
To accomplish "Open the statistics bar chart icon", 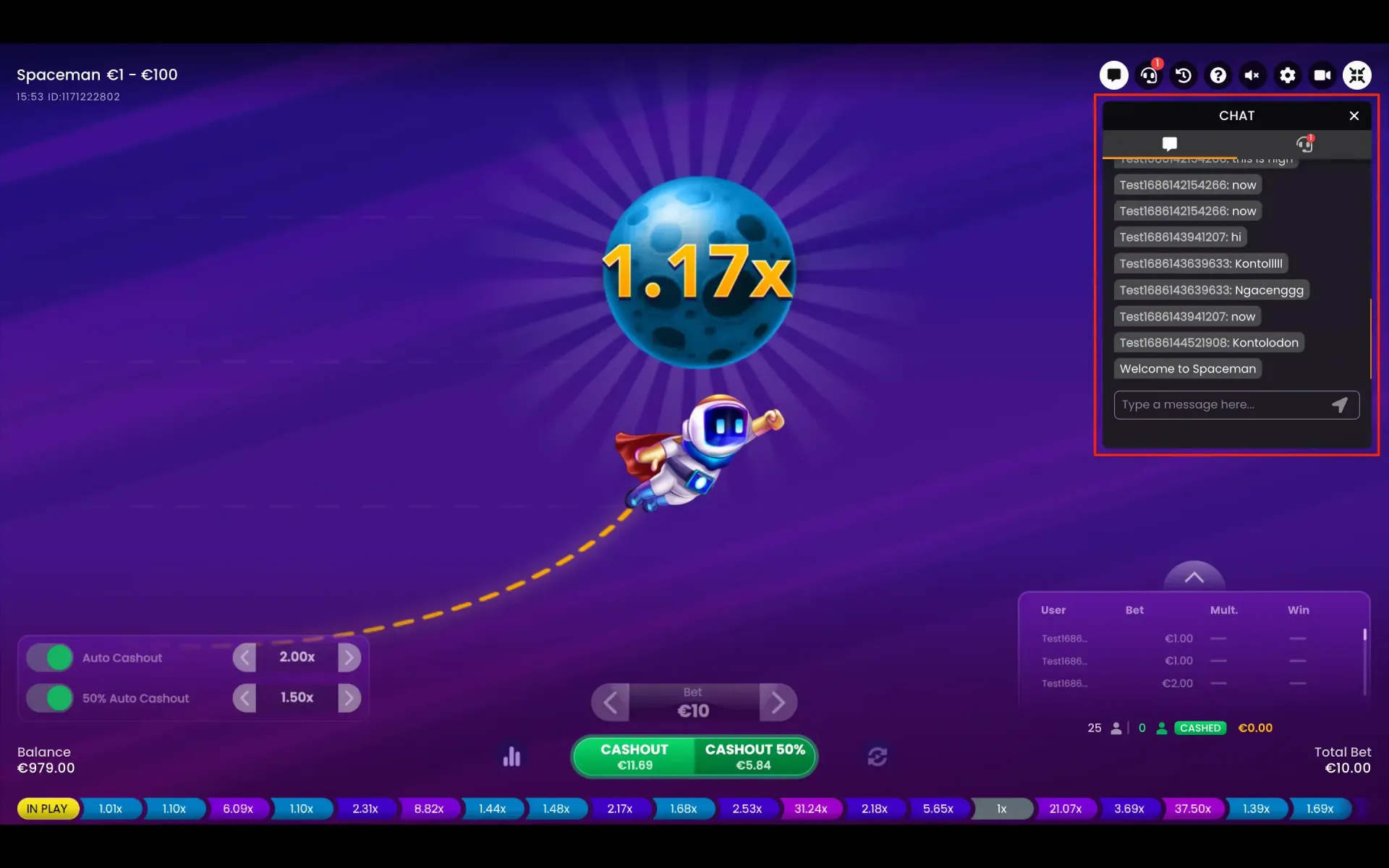I will (512, 757).
